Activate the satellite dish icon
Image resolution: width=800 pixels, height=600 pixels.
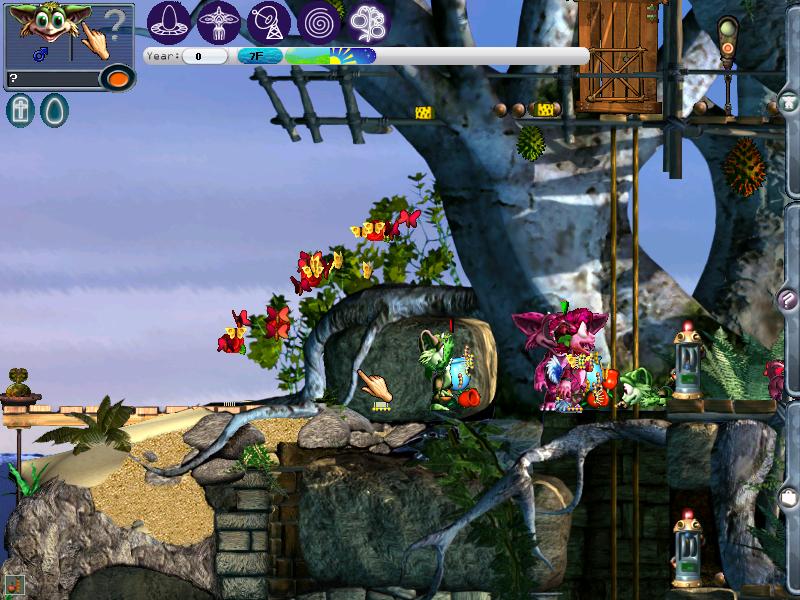coord(269,21)
